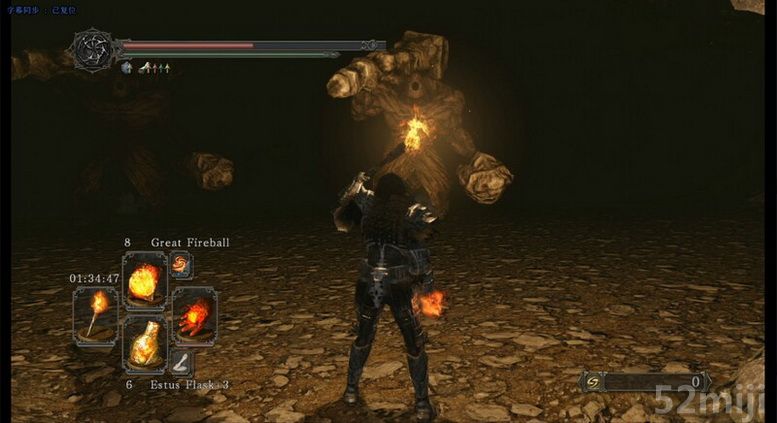The width and height of the screenshot is (777, 423).
Task: Select the lit torch left-hand slot
Action: point(95,314)
